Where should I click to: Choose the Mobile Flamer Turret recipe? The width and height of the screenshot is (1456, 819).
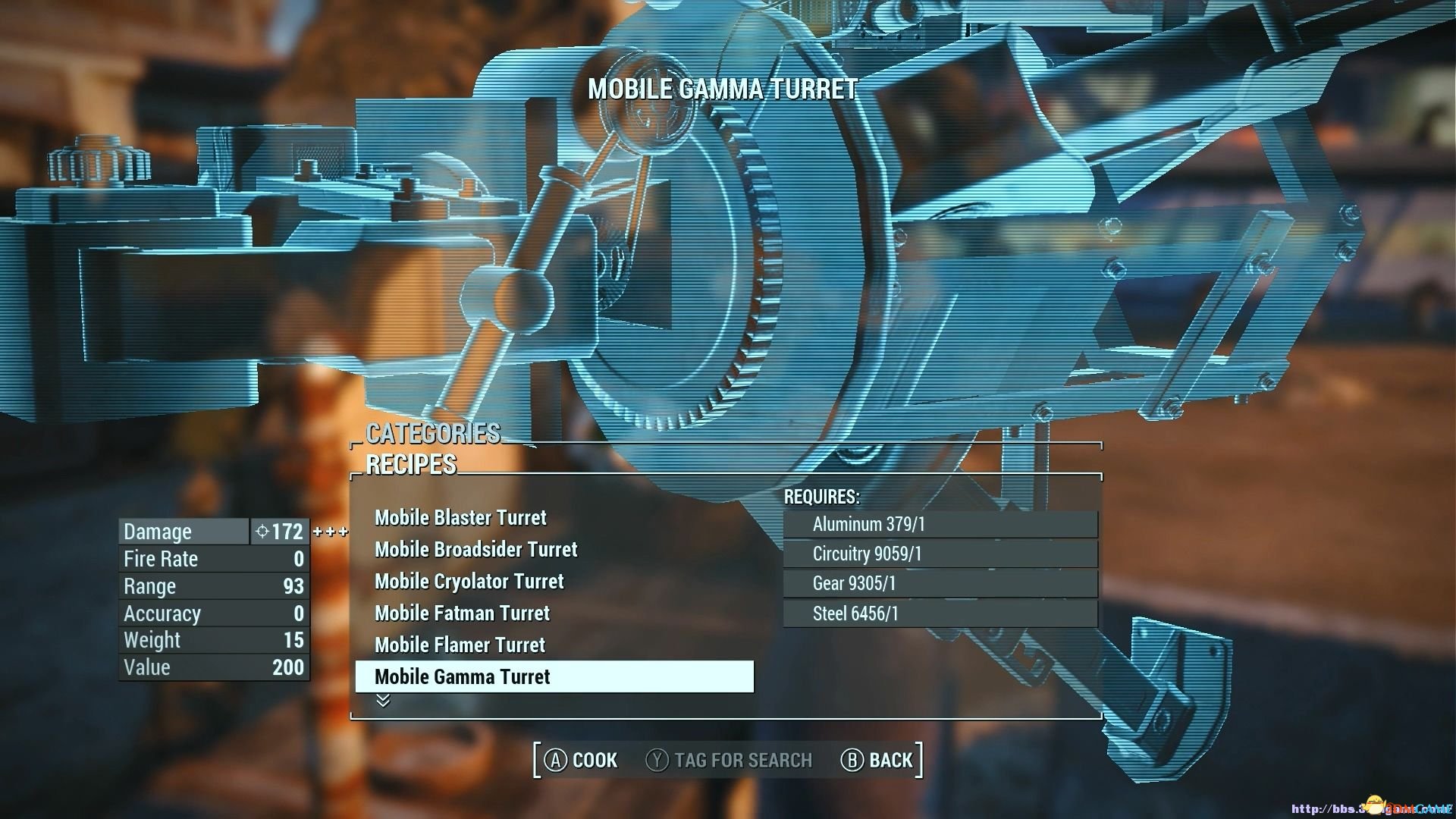click(x=460, y=645)
